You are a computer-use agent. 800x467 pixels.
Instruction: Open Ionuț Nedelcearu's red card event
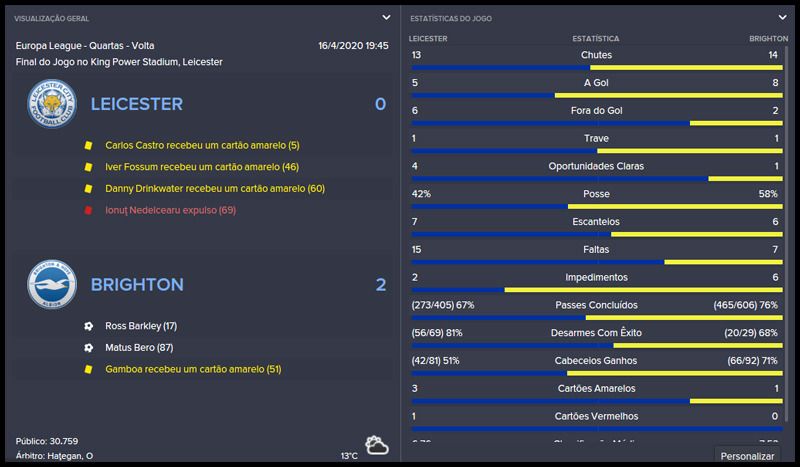point(170,211)
